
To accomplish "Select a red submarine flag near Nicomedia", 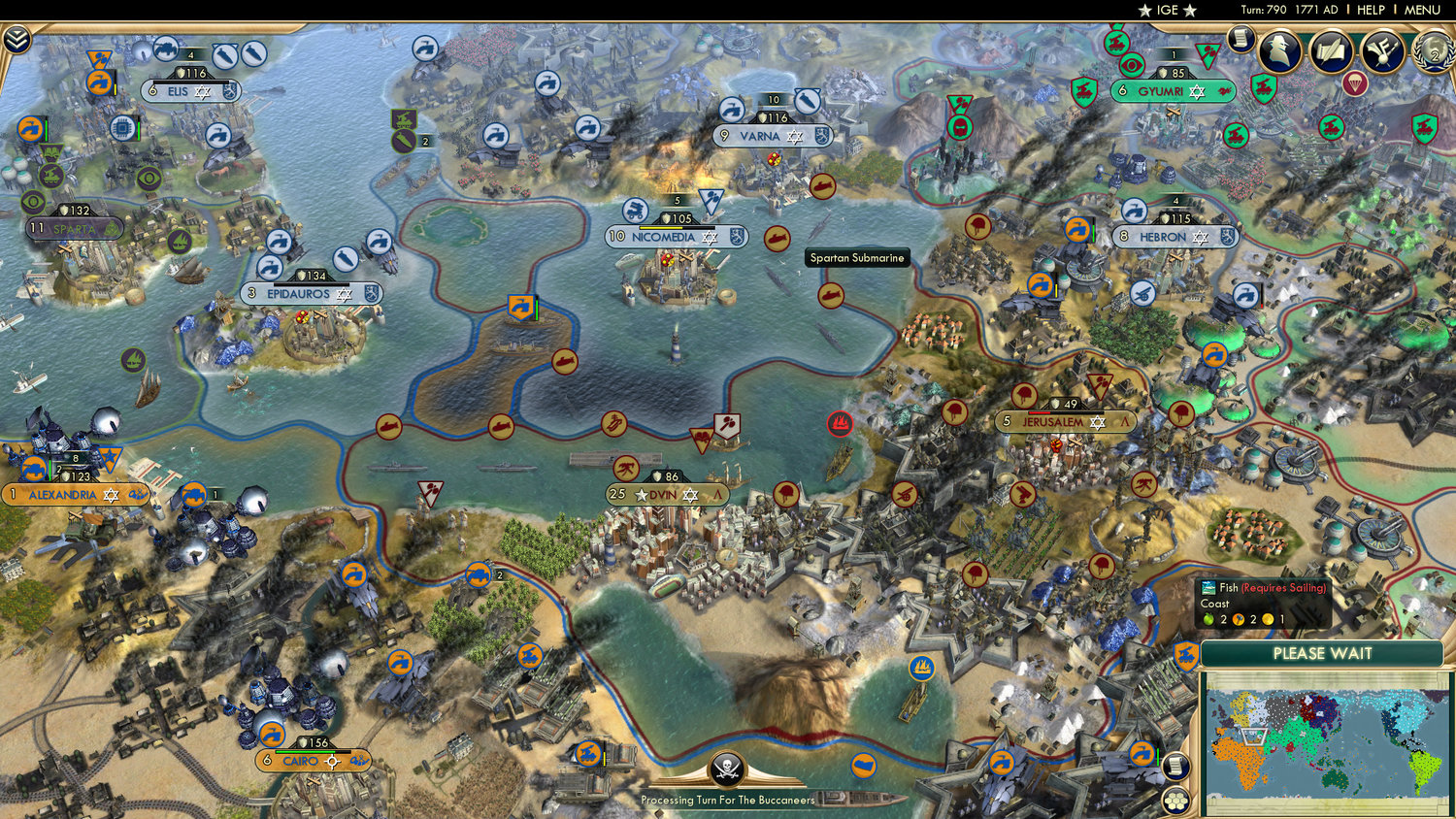I will coord(777,239).
